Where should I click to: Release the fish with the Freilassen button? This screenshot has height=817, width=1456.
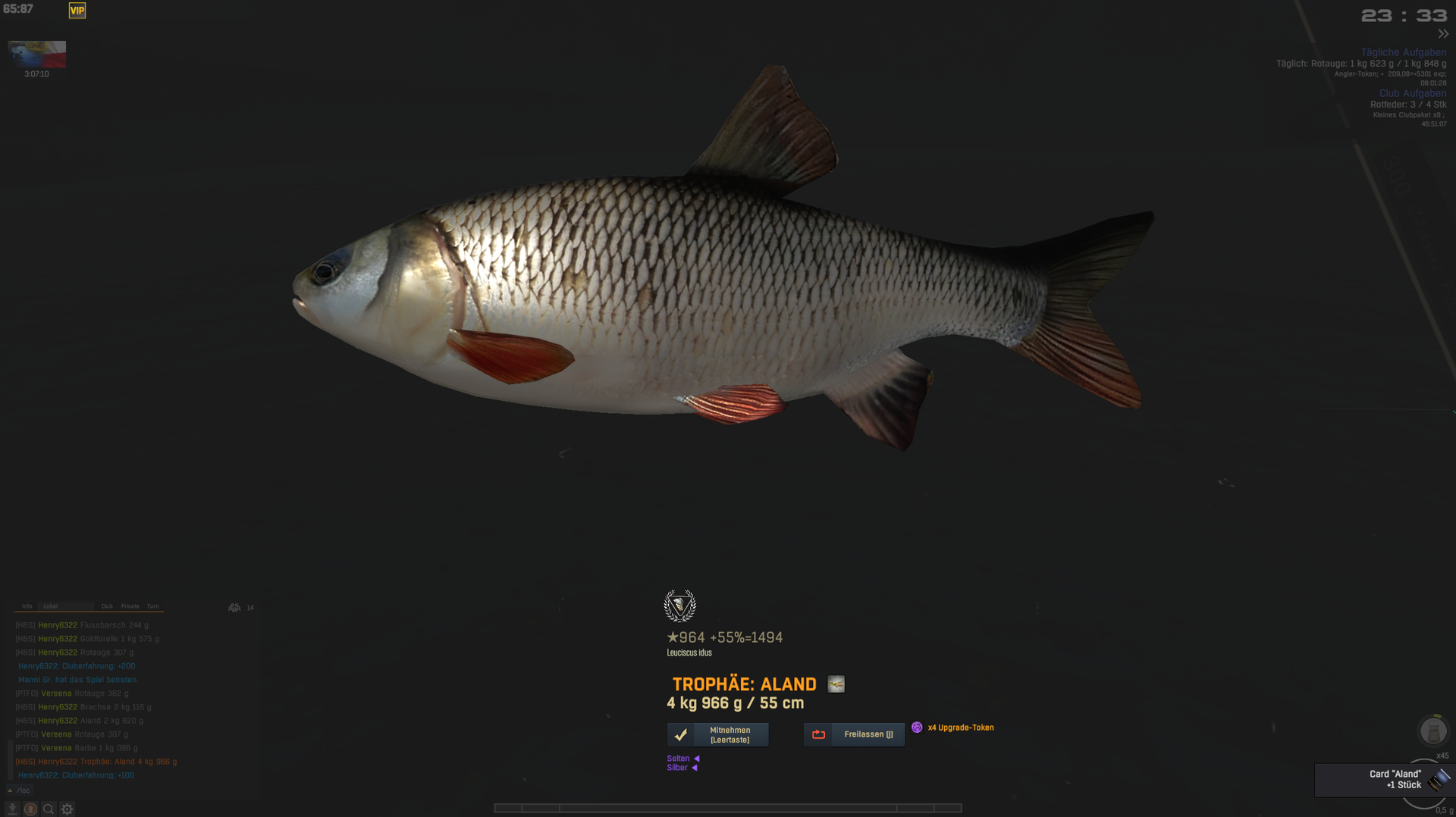(x=854, y=734)
